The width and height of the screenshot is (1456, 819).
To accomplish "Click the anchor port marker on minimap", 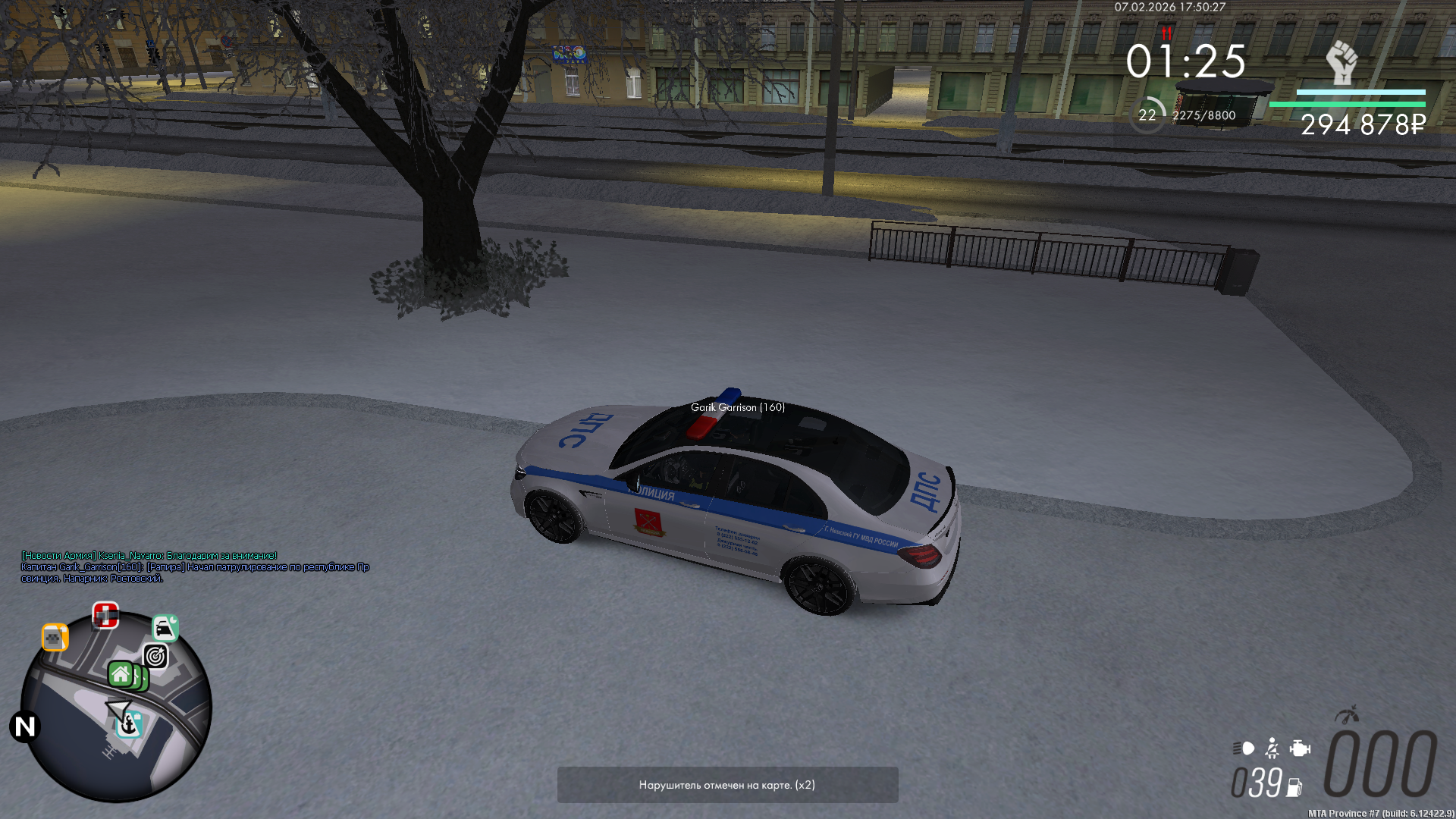I will click(x=129, y=725).
